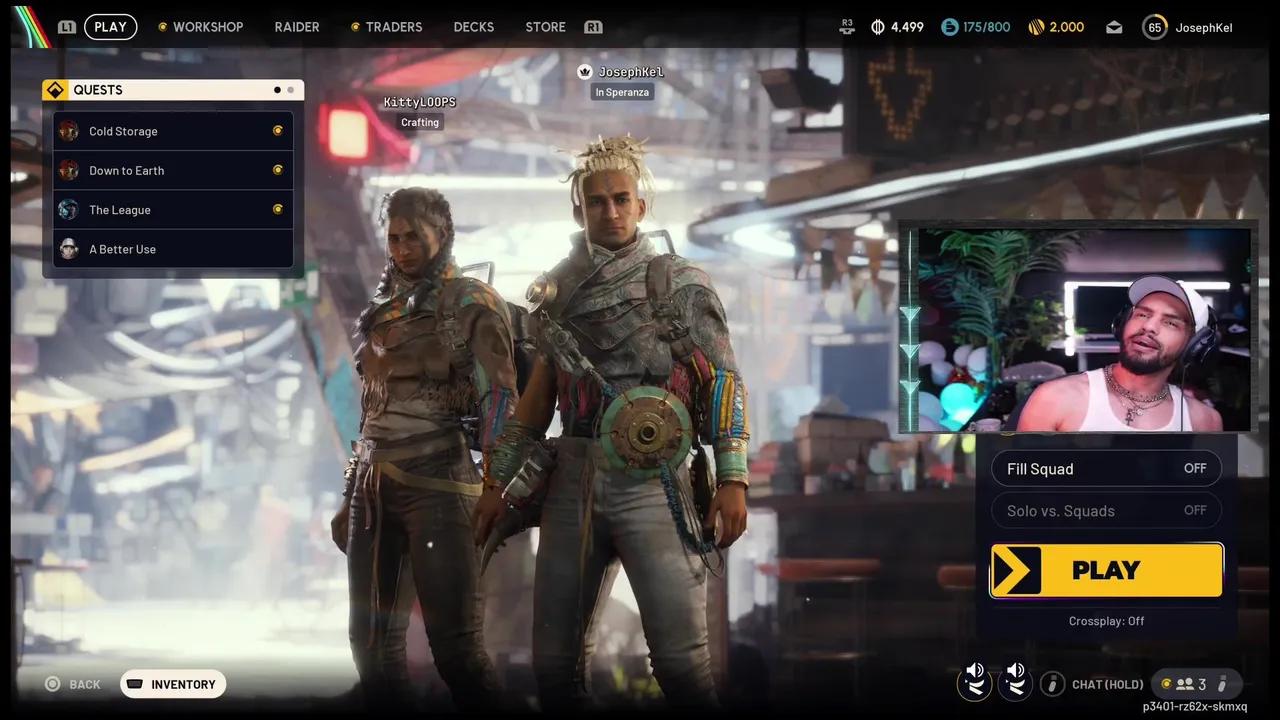Go back with the Back button
Screen dimensions: 1280x720
pyautogui.click(x=73, y=684)
